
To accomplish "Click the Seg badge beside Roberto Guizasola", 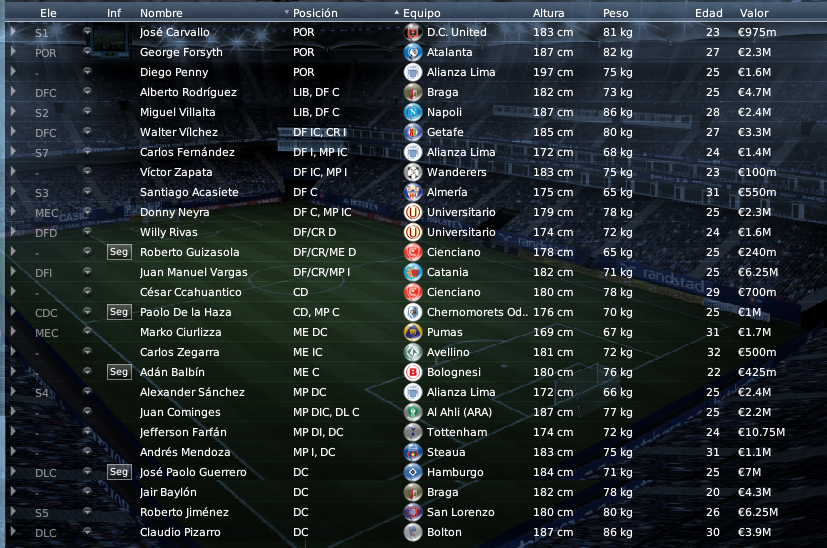I will [119, 252].
